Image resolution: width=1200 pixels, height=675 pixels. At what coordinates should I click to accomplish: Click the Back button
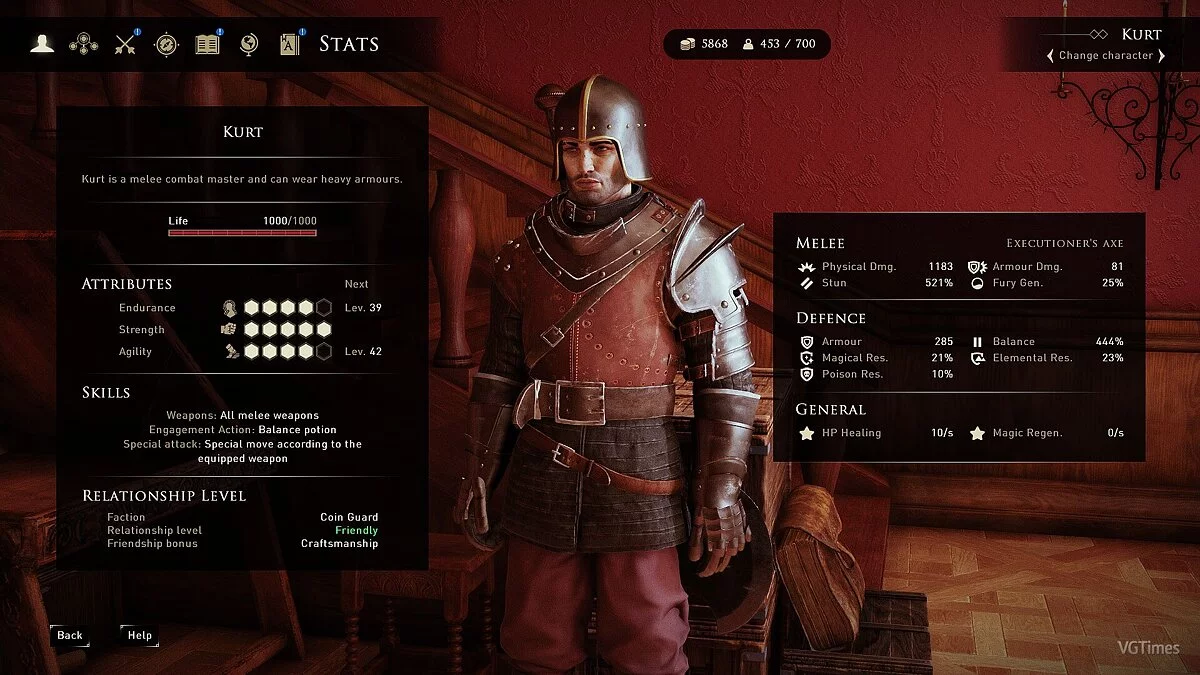pos(70,635)
